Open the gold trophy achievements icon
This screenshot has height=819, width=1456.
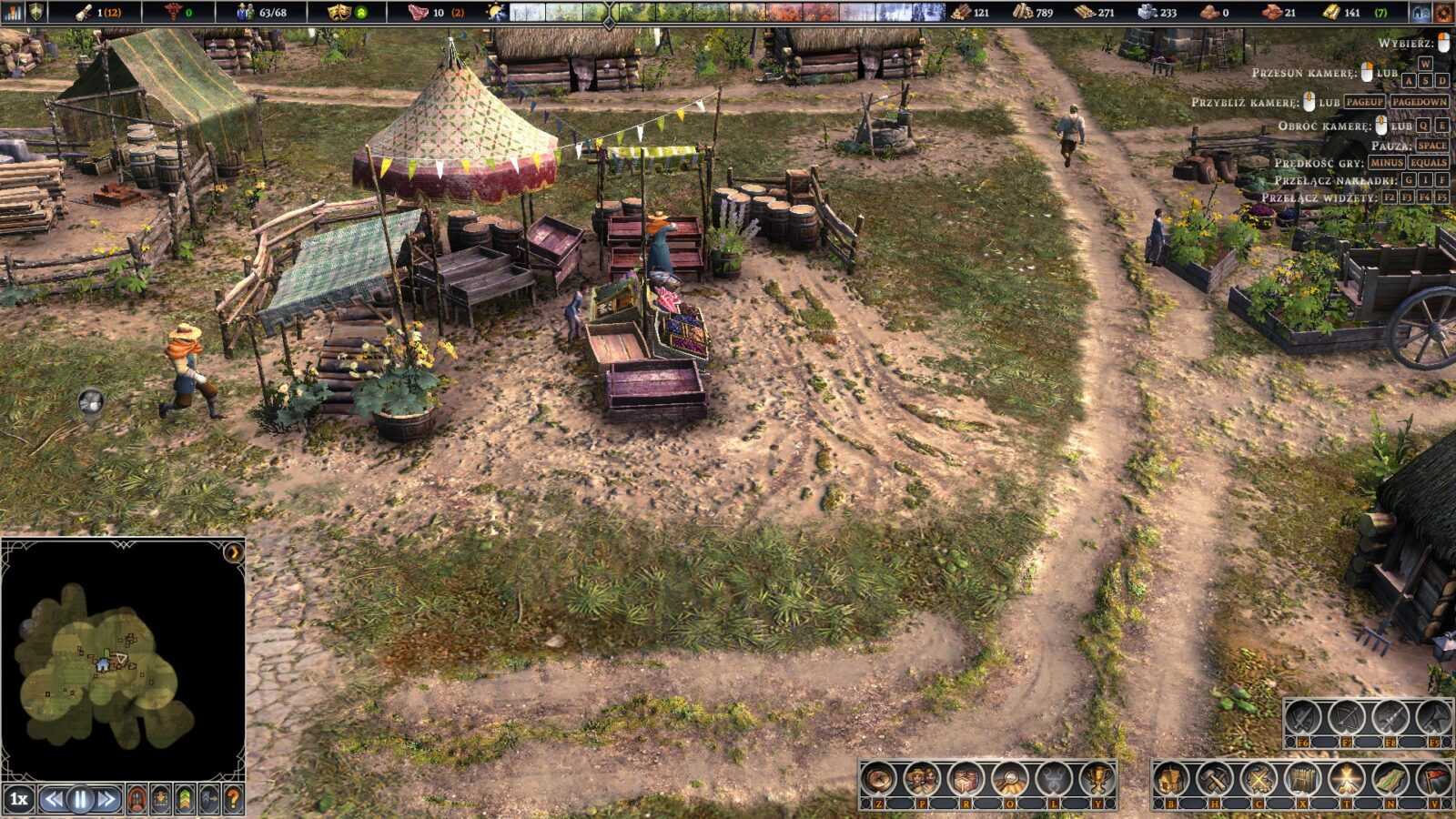click(x=1098, y=779)
